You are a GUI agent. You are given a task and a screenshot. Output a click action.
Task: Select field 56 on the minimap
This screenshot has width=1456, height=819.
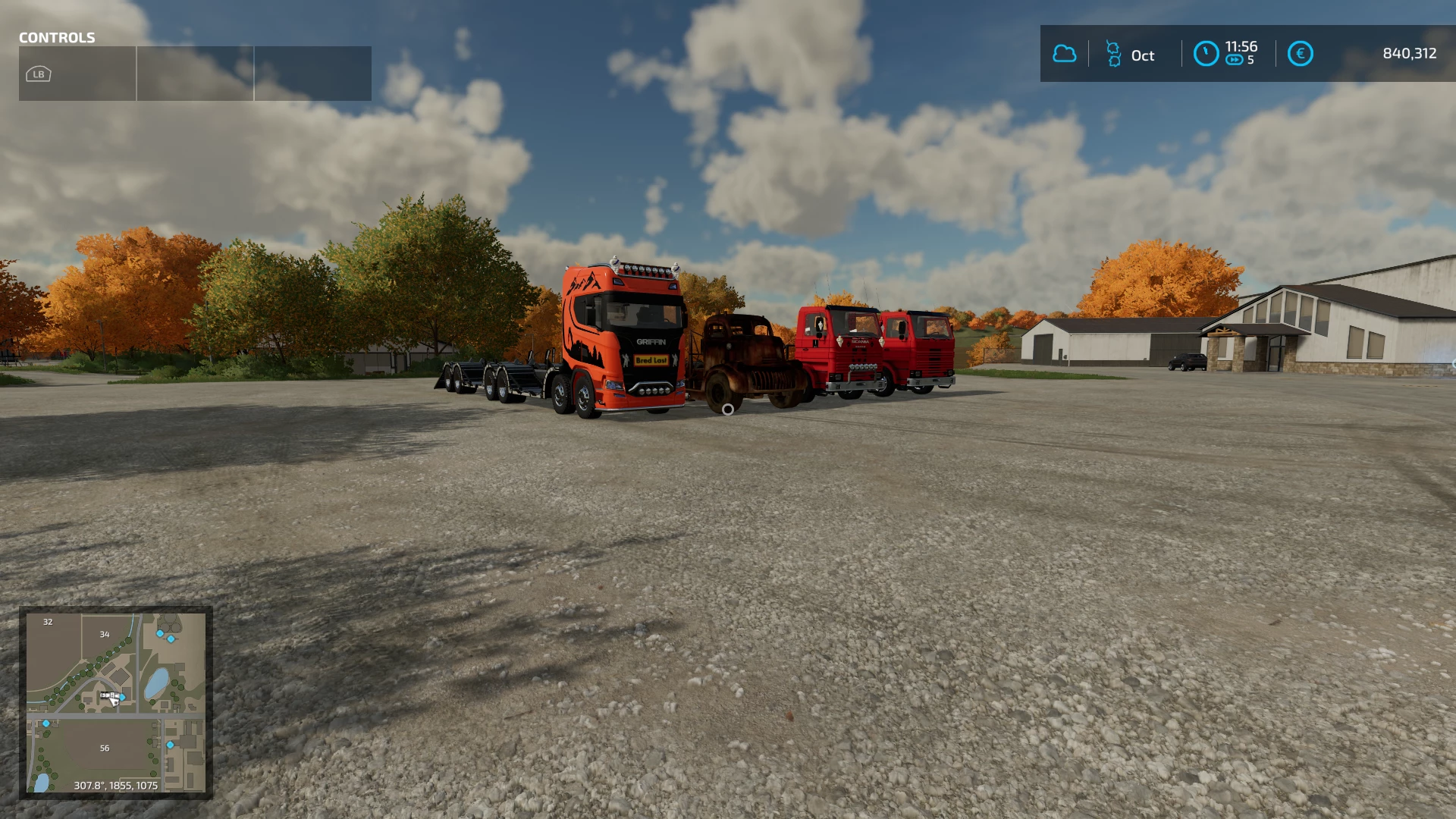pyautogui.click(x=105, y=748)
